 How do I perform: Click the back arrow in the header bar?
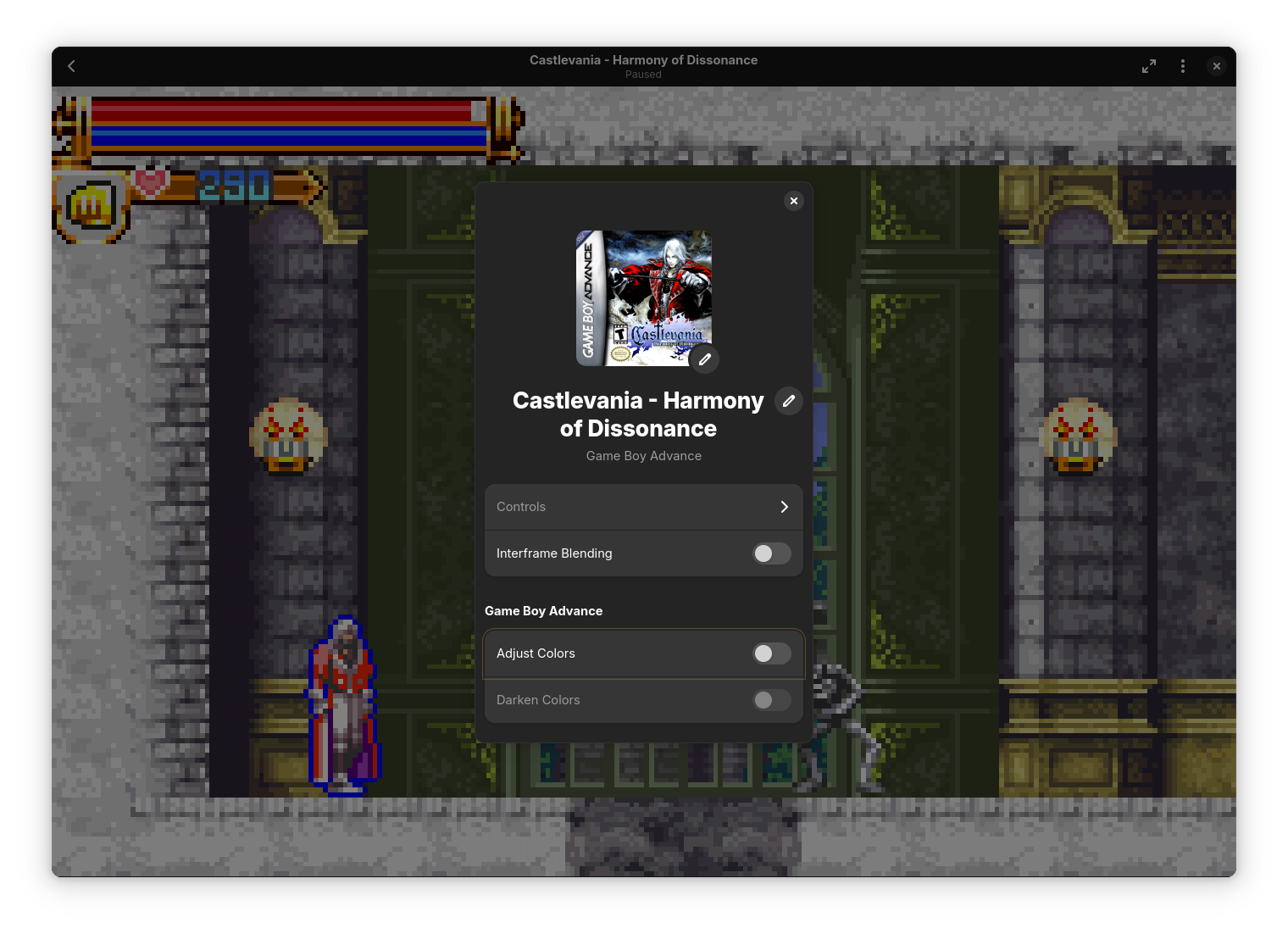pyautogui.click(x=71, y=65)
